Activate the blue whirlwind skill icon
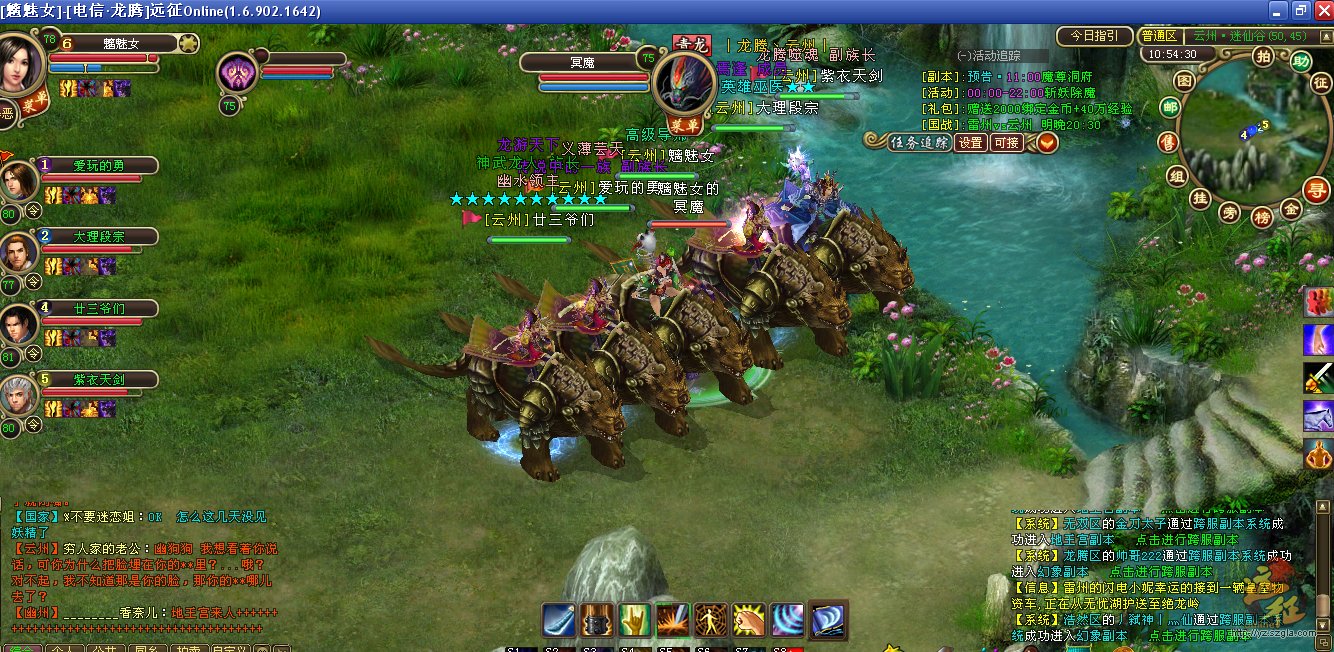 [x=787, y=619]
